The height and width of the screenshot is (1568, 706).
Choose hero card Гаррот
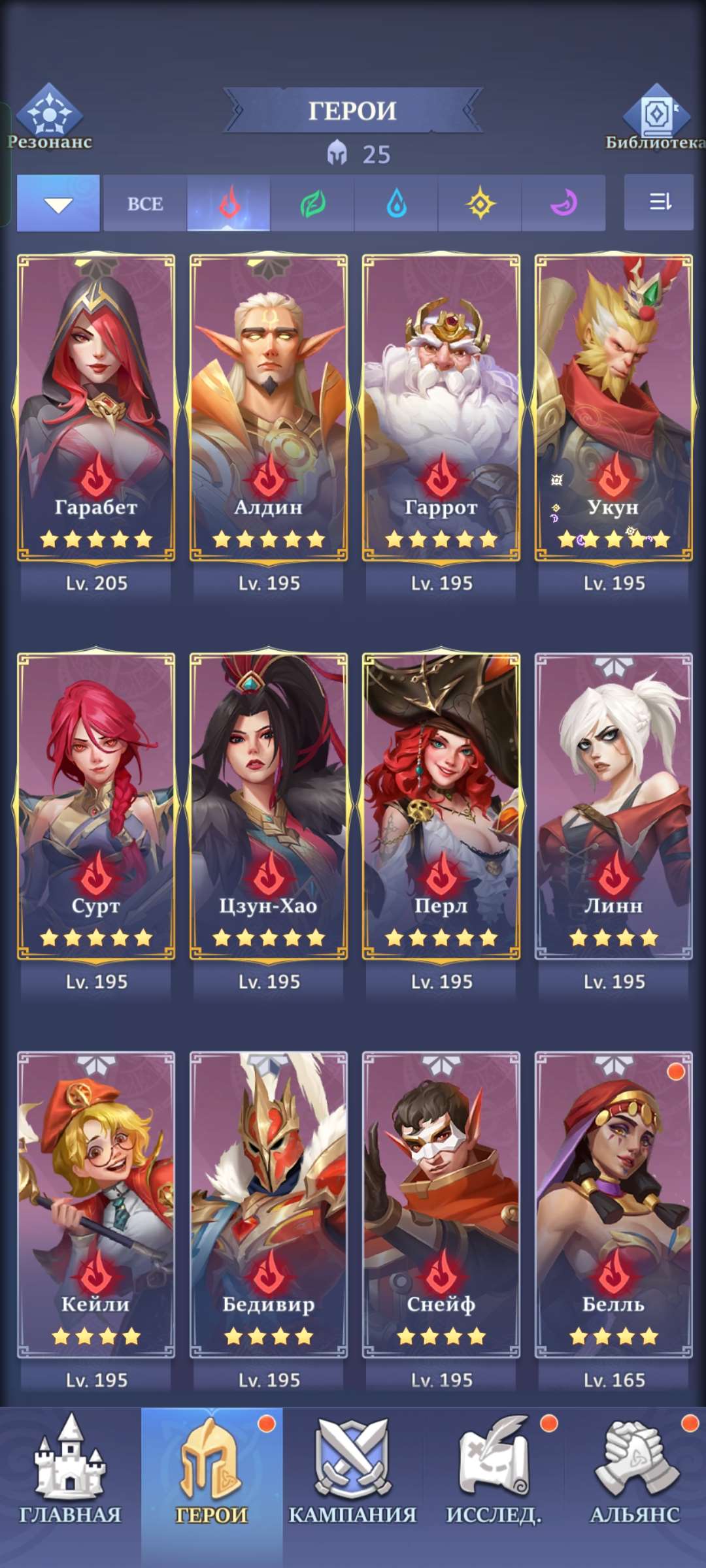pyautogui.click(x=441, y=408)
